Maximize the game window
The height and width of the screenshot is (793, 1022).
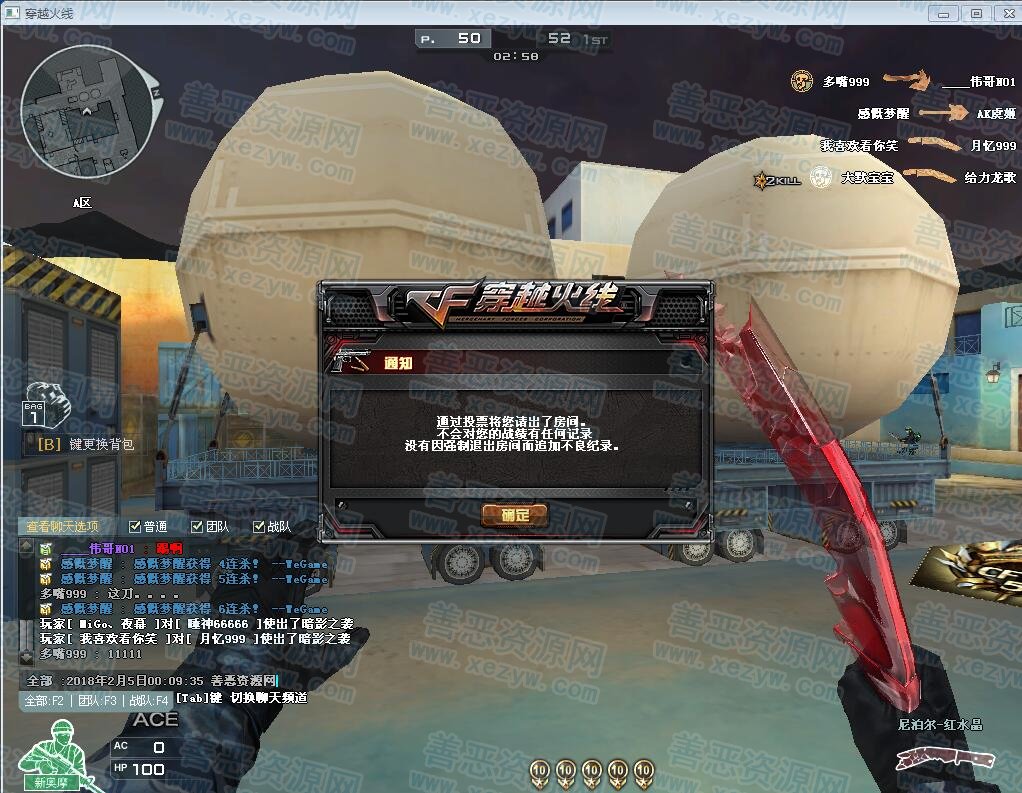click(x=976, y=13)
